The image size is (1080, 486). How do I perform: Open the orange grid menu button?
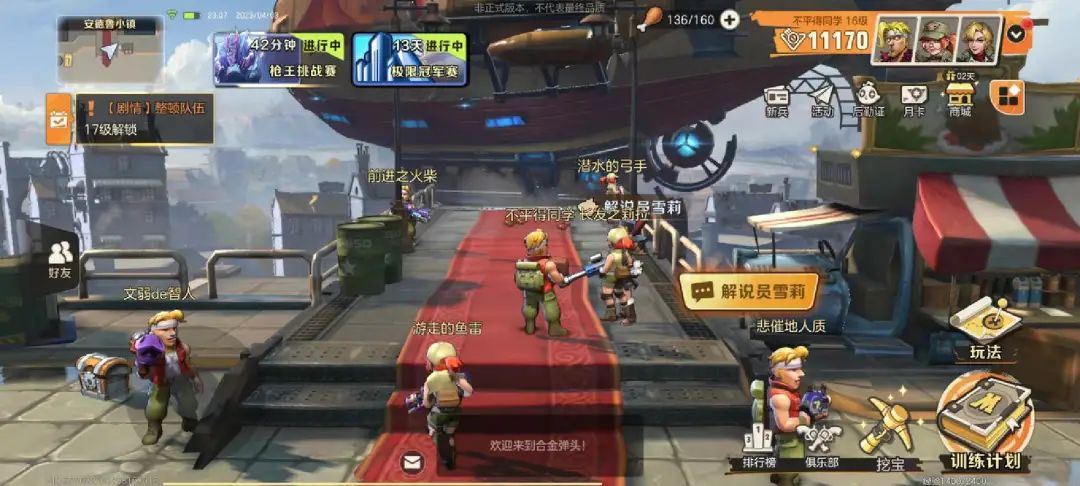point(1006,97)
